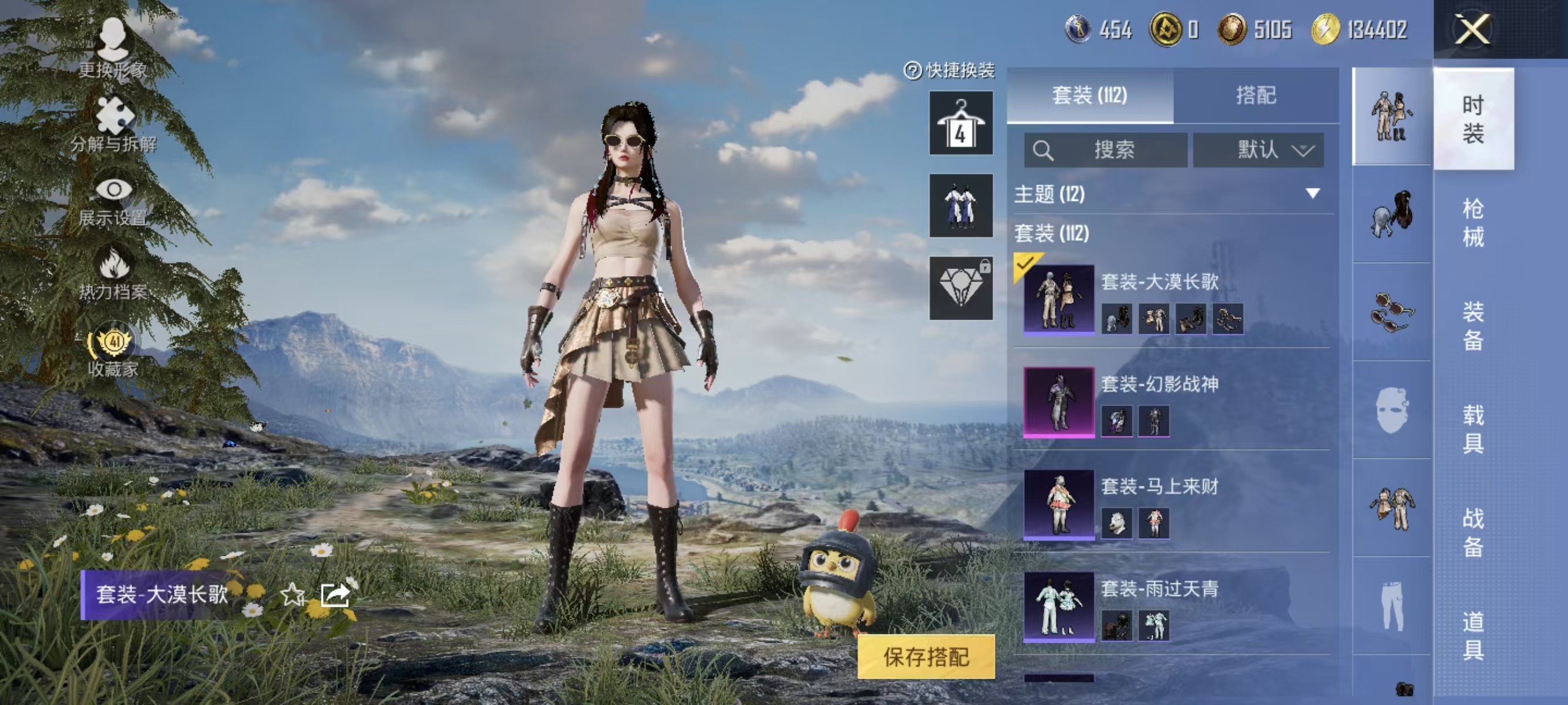
Task: Switch to the 搭配 tab
Action: [1255, 95]
